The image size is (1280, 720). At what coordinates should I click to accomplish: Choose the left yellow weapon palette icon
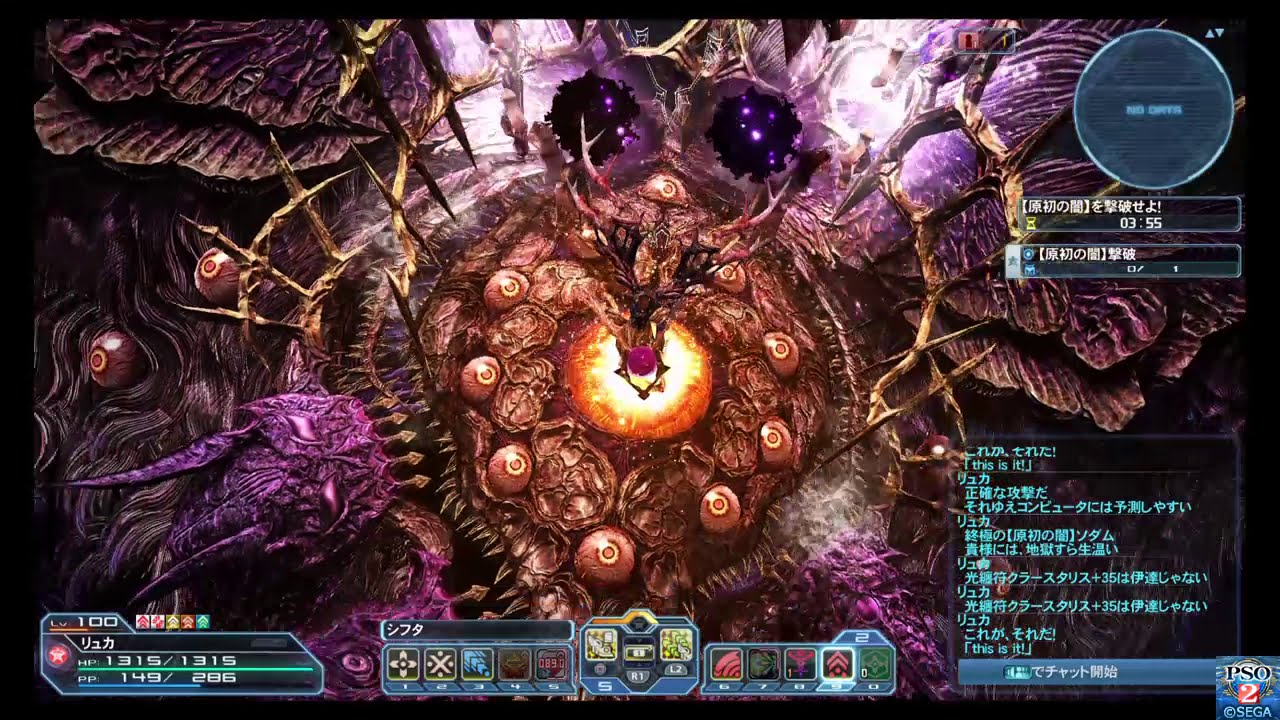600,645
